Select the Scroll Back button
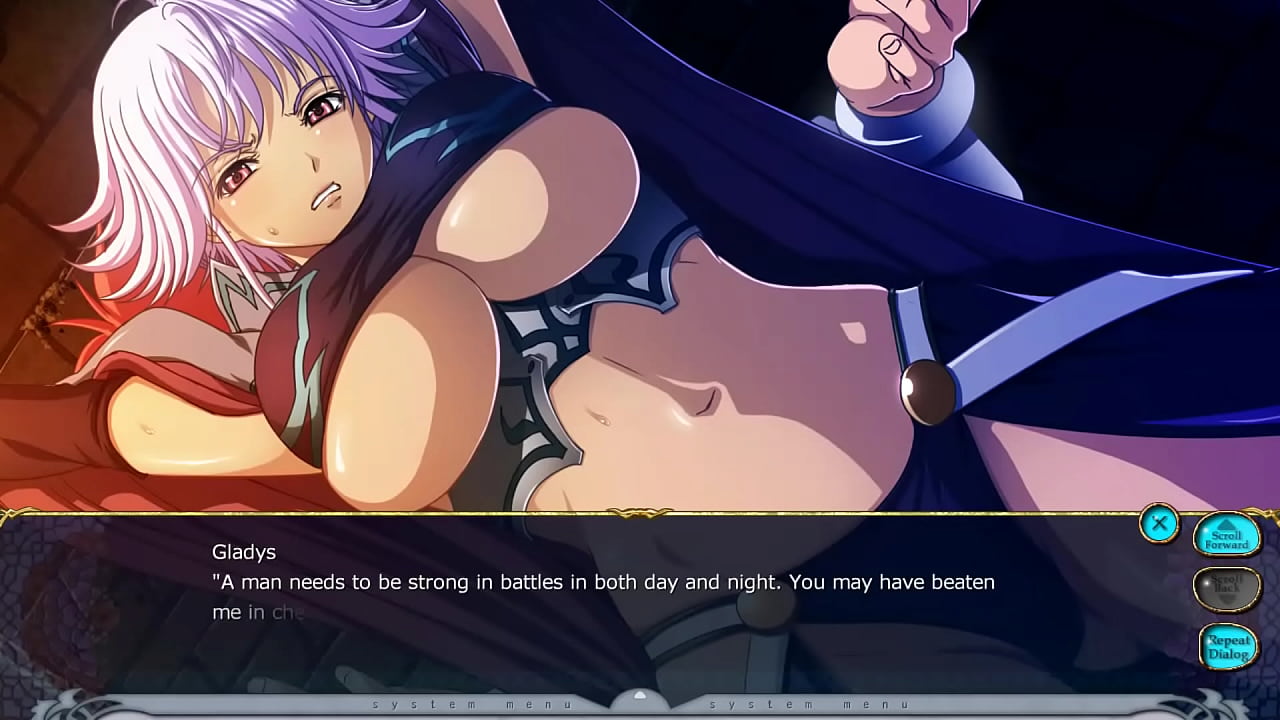Viewport: 1280px width, 720px height. tap(1227, 588)
